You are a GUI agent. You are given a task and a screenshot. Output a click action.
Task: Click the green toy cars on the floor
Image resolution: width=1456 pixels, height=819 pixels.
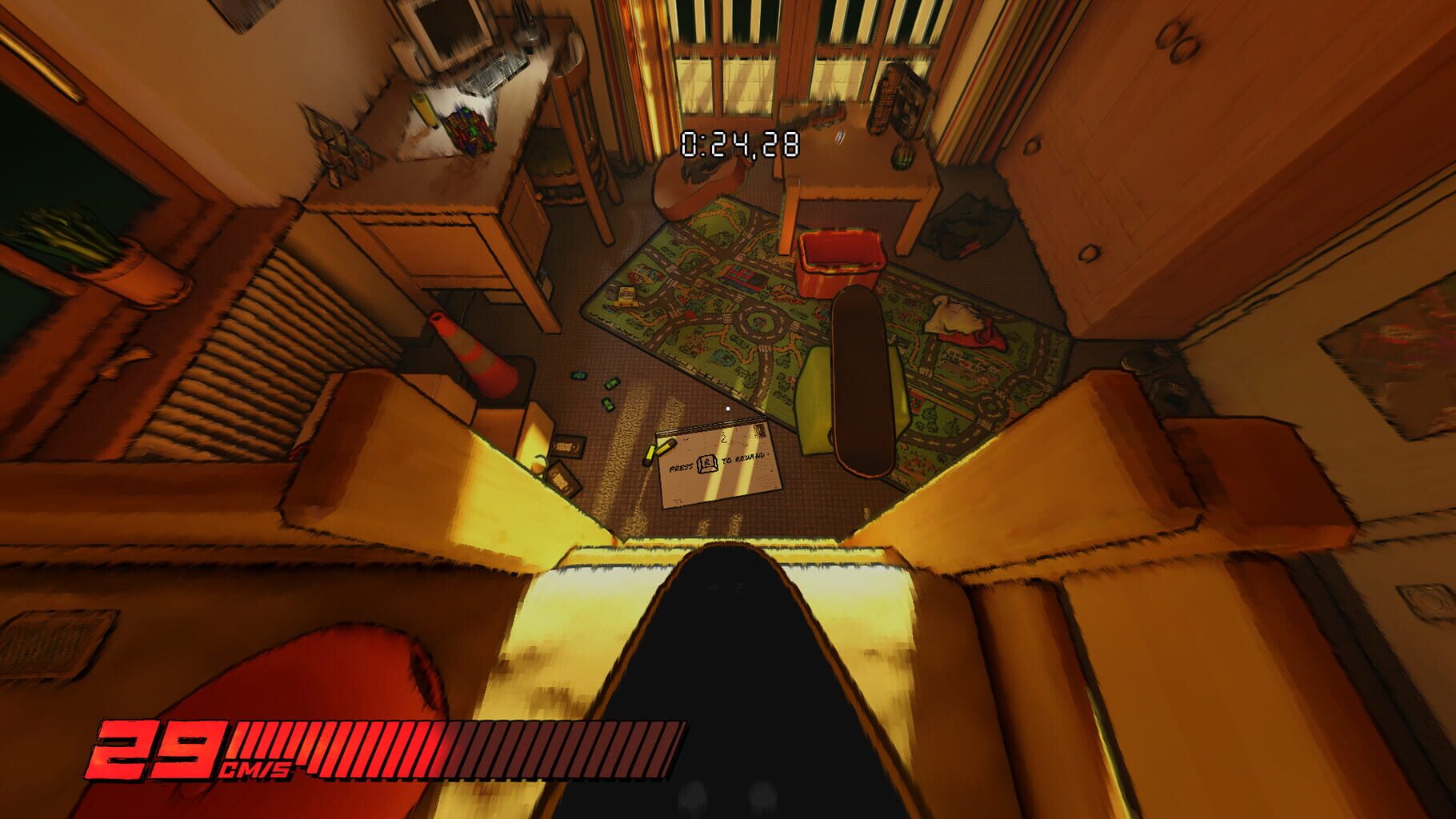coord(610,383)
